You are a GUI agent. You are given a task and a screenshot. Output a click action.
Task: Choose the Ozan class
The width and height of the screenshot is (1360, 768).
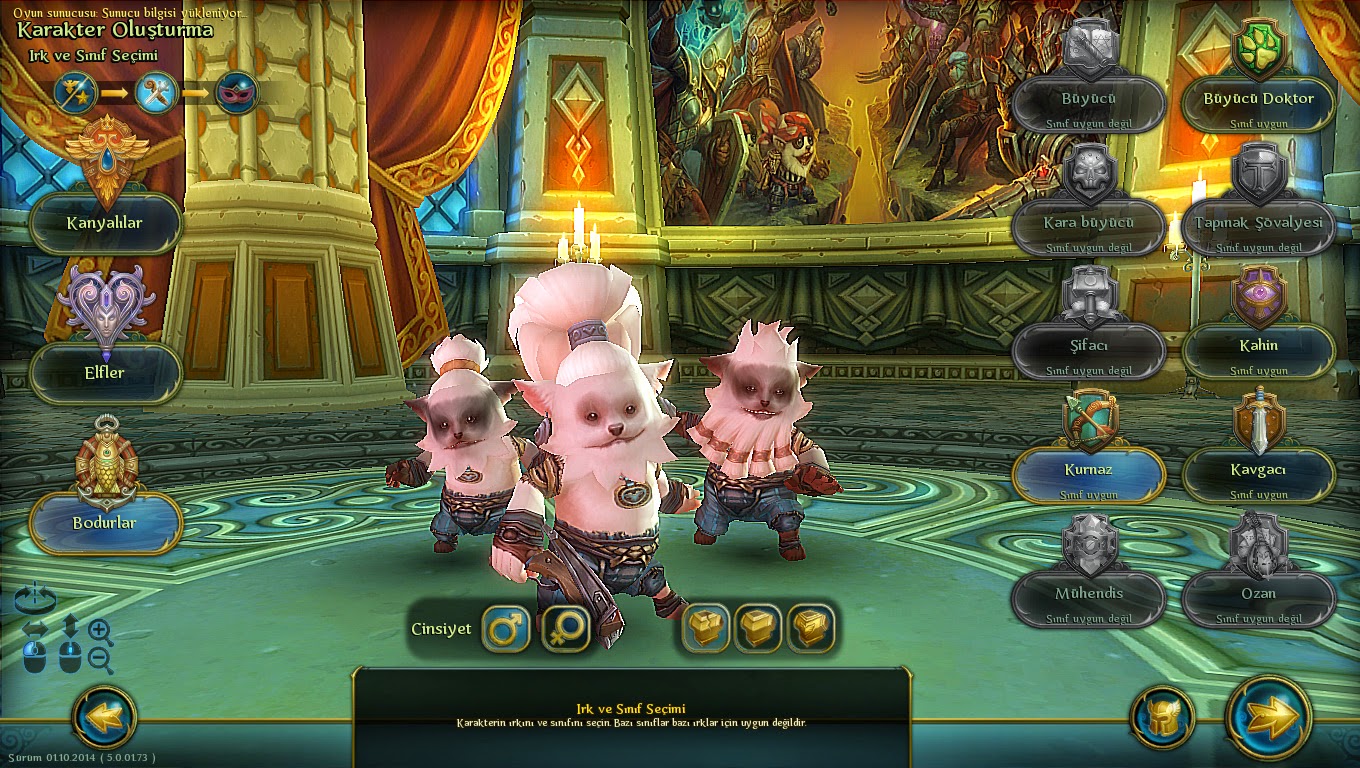(1259, 598)
